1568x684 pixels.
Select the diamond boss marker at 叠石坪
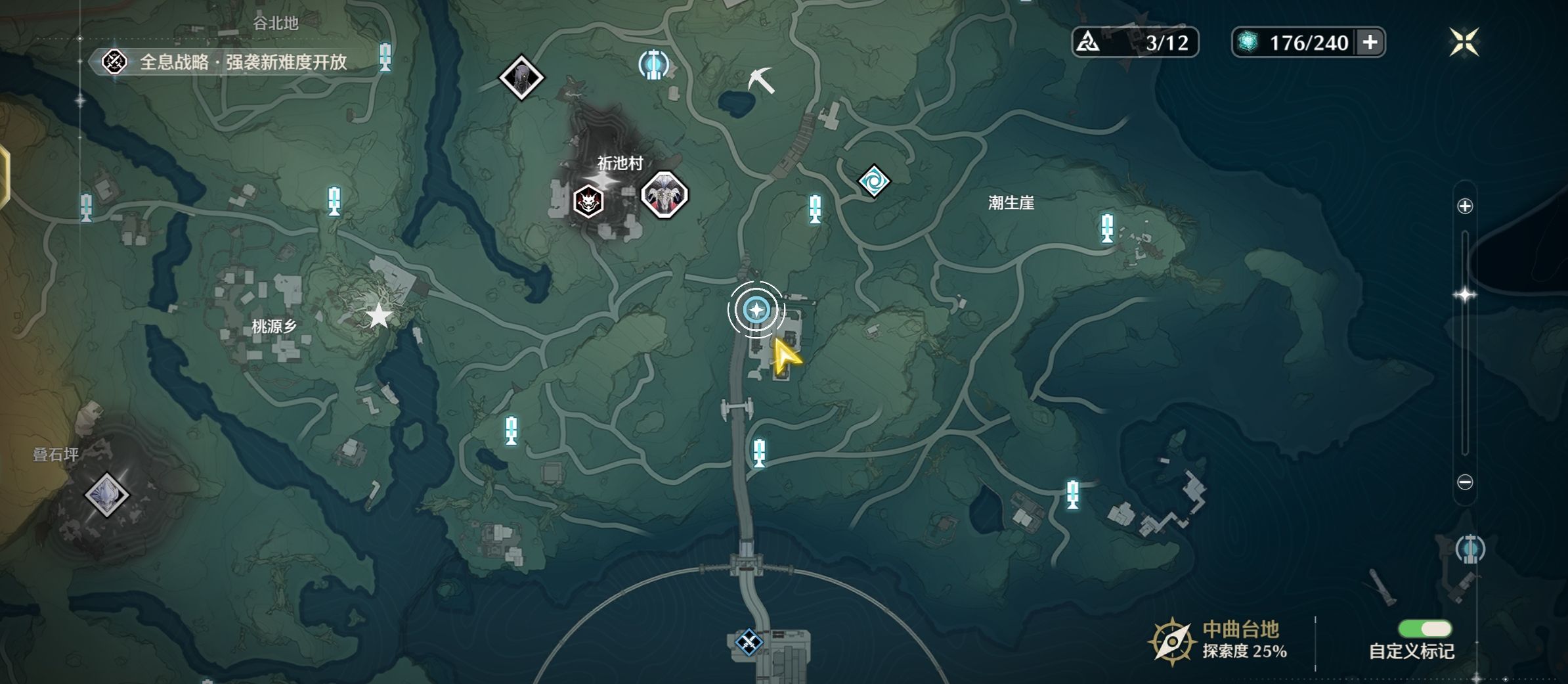click(107, 494)
